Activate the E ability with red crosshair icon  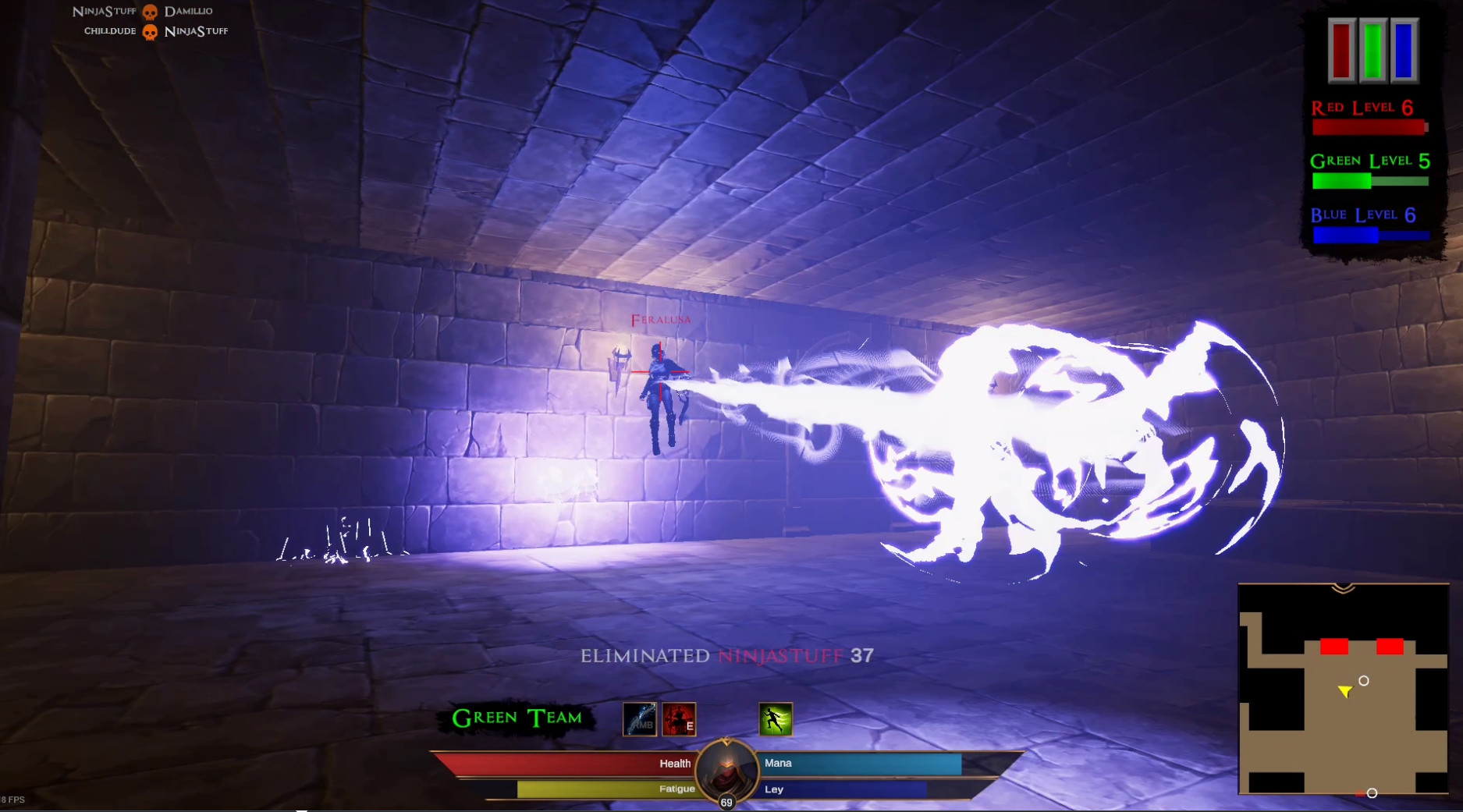tap(678, 718)
